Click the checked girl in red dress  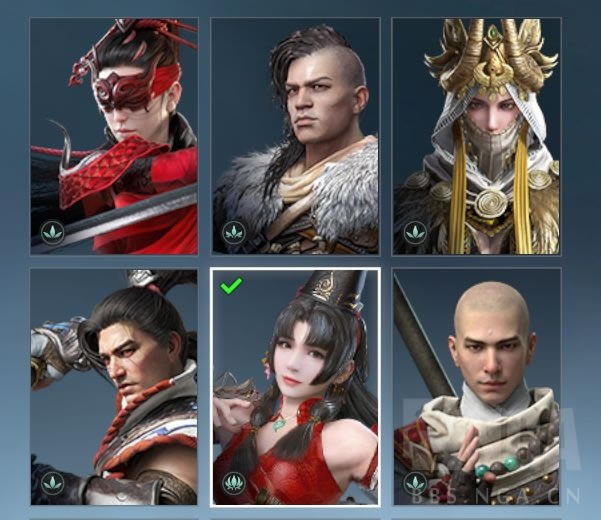pyautogui.click(x=296, y=388)
